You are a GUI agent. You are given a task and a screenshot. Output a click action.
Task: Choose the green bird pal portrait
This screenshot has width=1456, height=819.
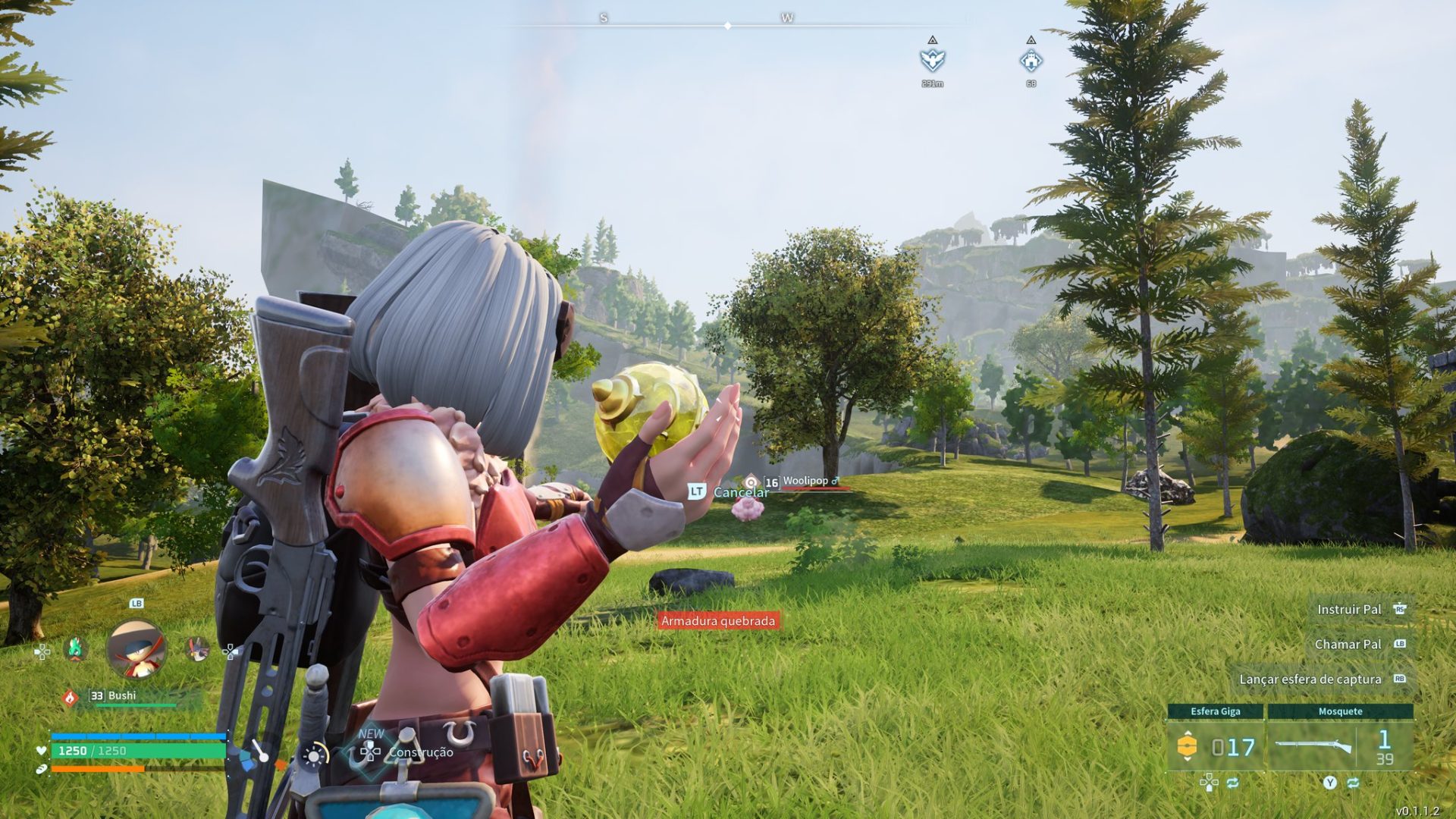click(x=75, y=649)
